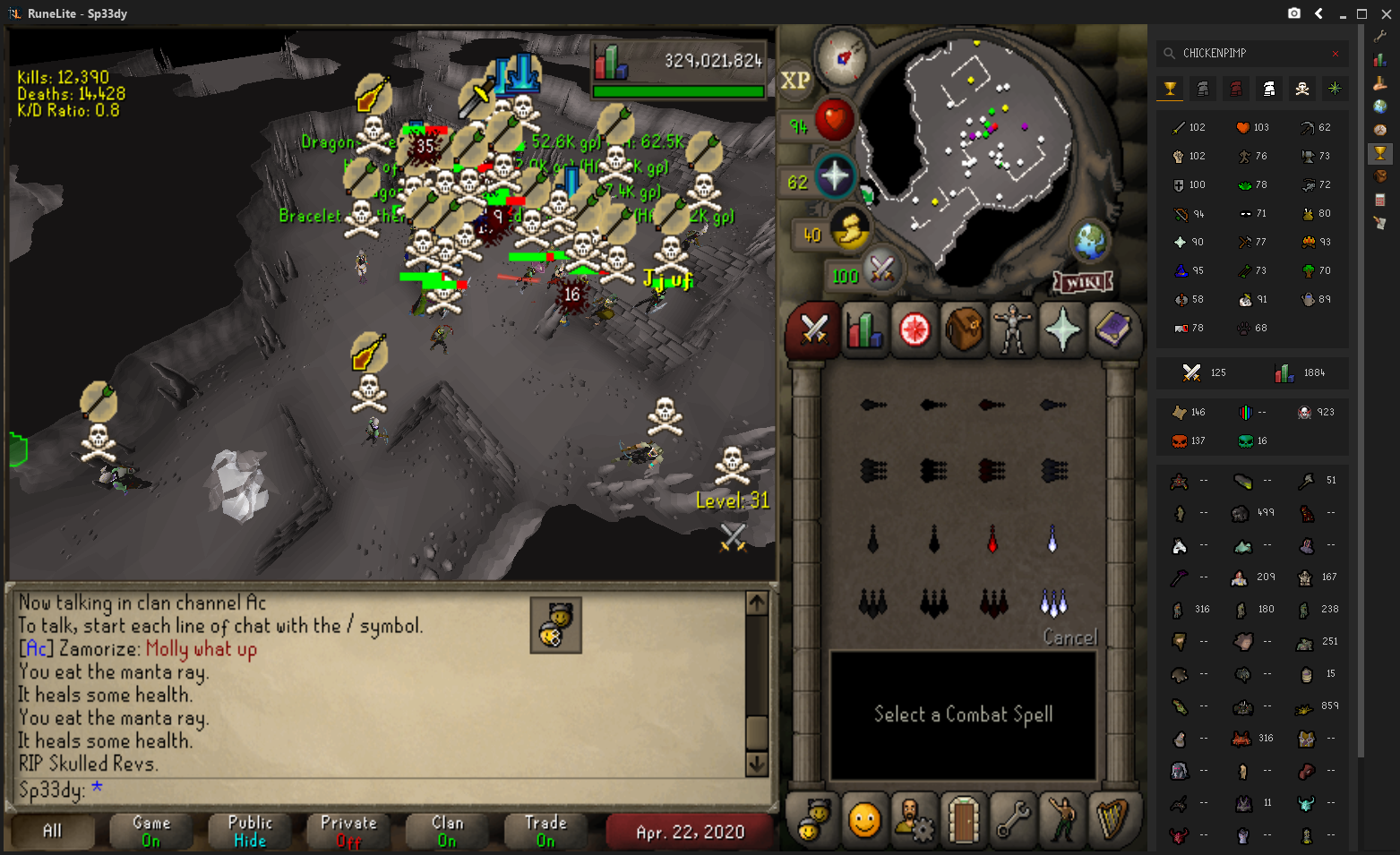Cancel the combat spell selection
This screenshot has height=855, width=1400.
click(1069, 637)
